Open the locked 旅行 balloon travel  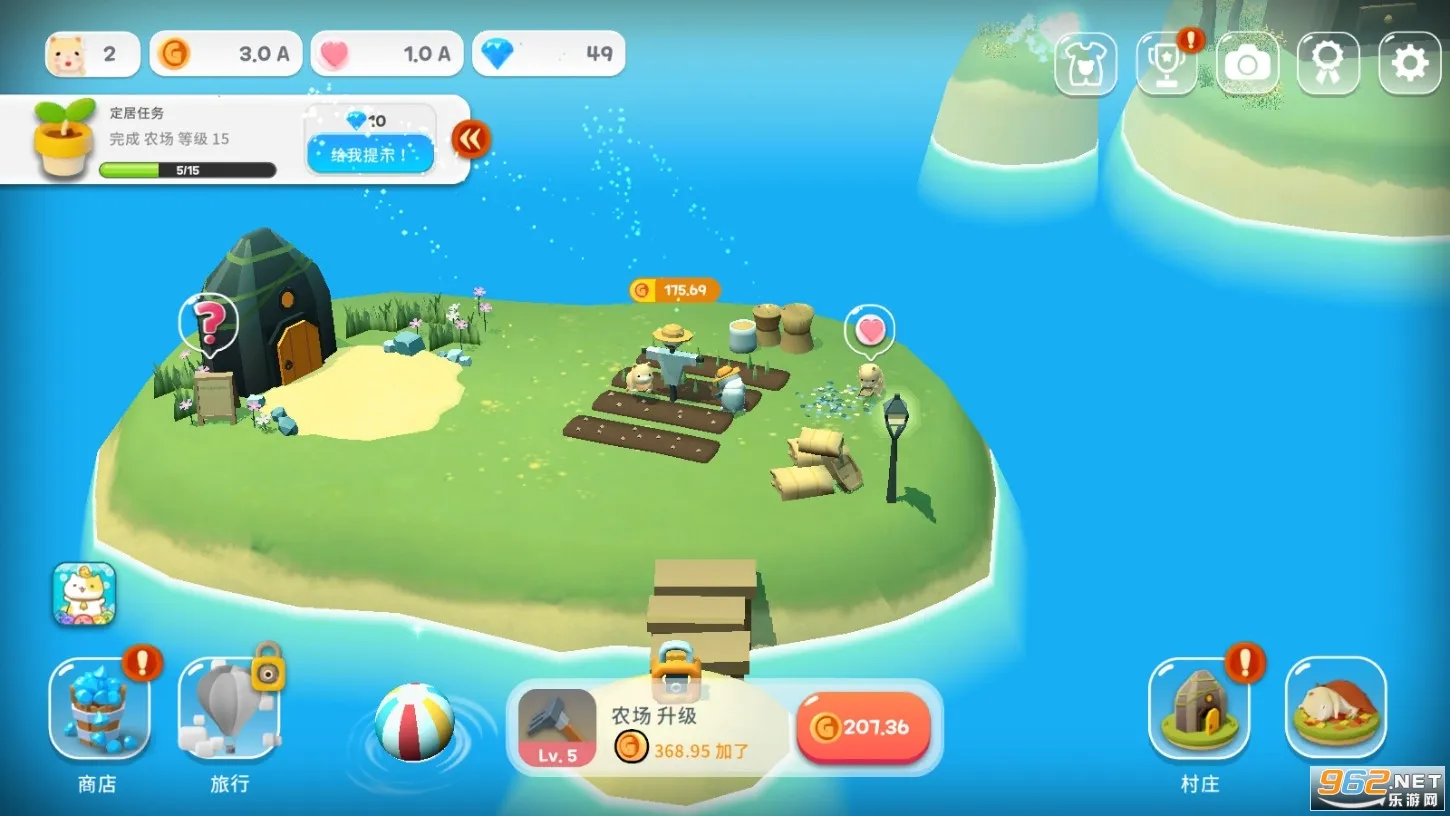point(229,709)
